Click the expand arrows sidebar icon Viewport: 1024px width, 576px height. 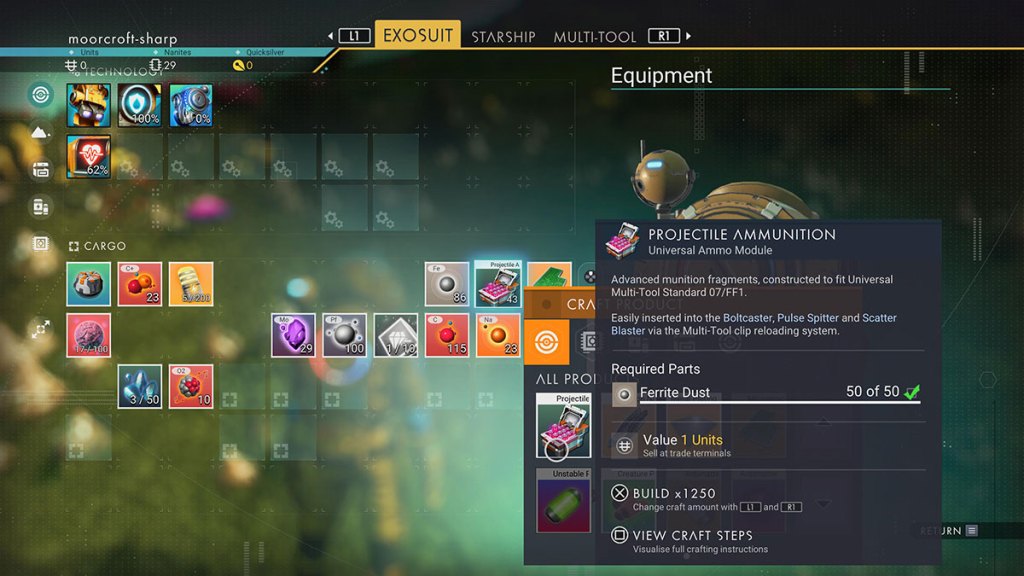[x=41, y=329]
